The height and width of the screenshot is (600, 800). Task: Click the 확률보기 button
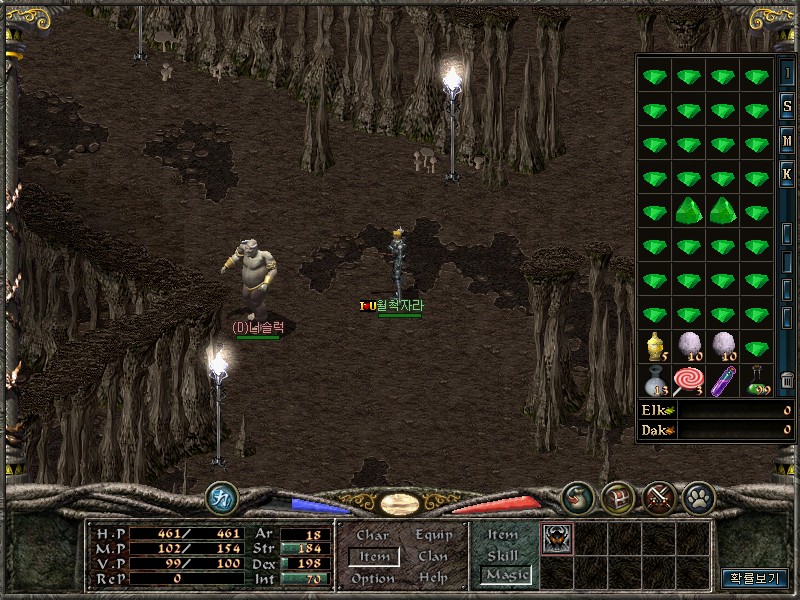pos(755,578)
